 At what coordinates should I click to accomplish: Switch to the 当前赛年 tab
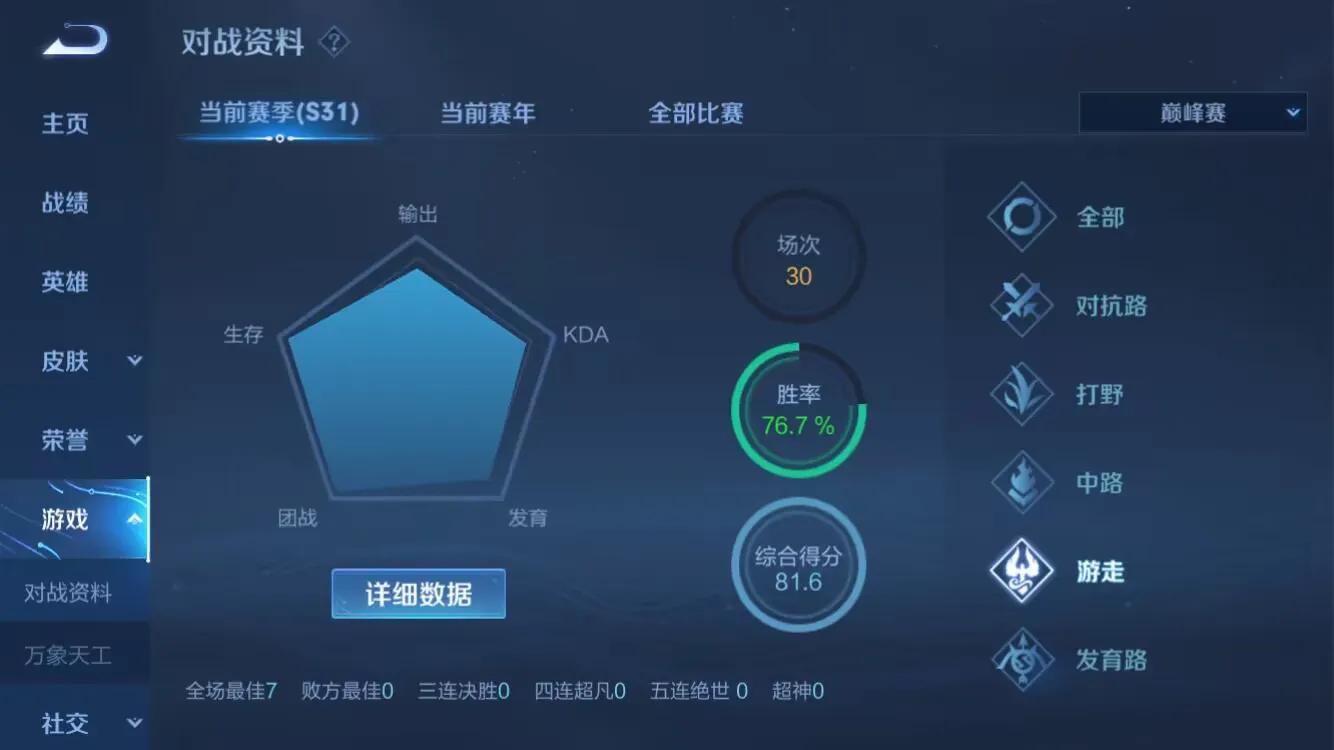(x=486, y=113)
